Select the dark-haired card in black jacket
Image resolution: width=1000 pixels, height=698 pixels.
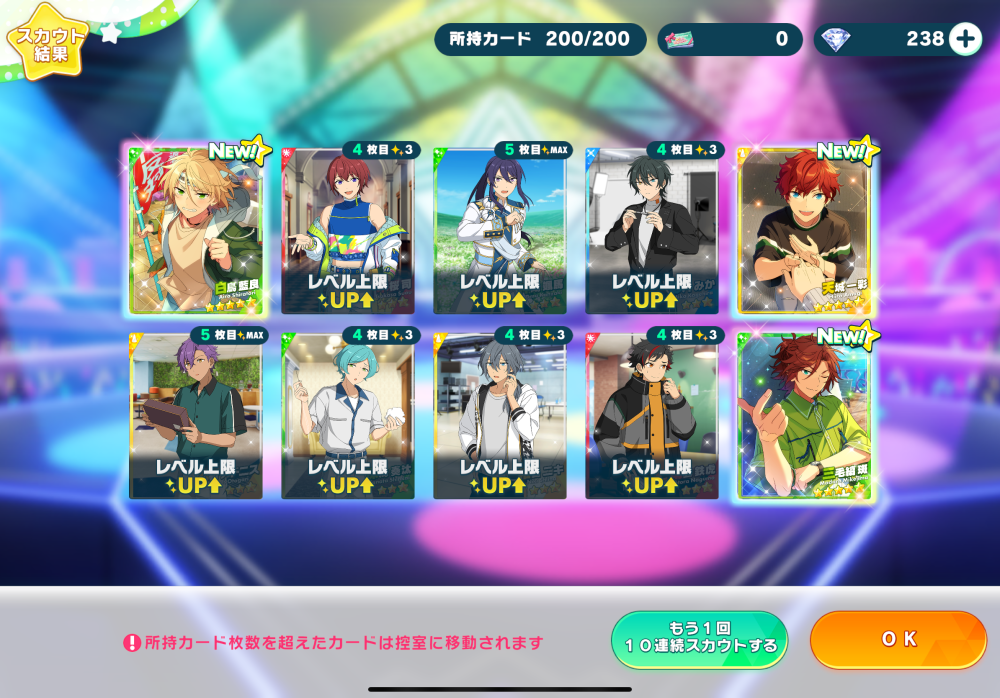652,230
